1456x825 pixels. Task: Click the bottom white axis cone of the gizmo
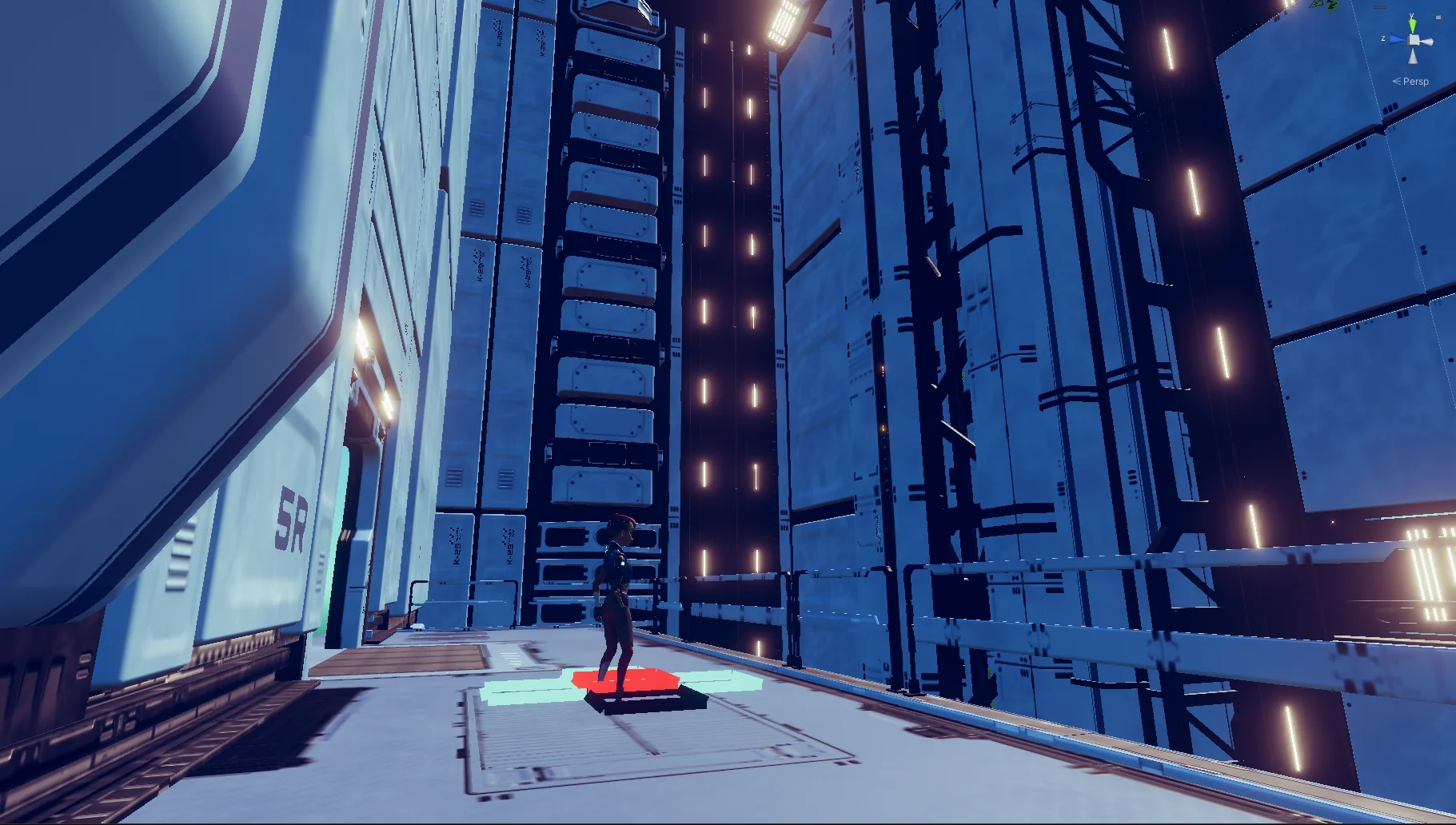click(1413, 56)
